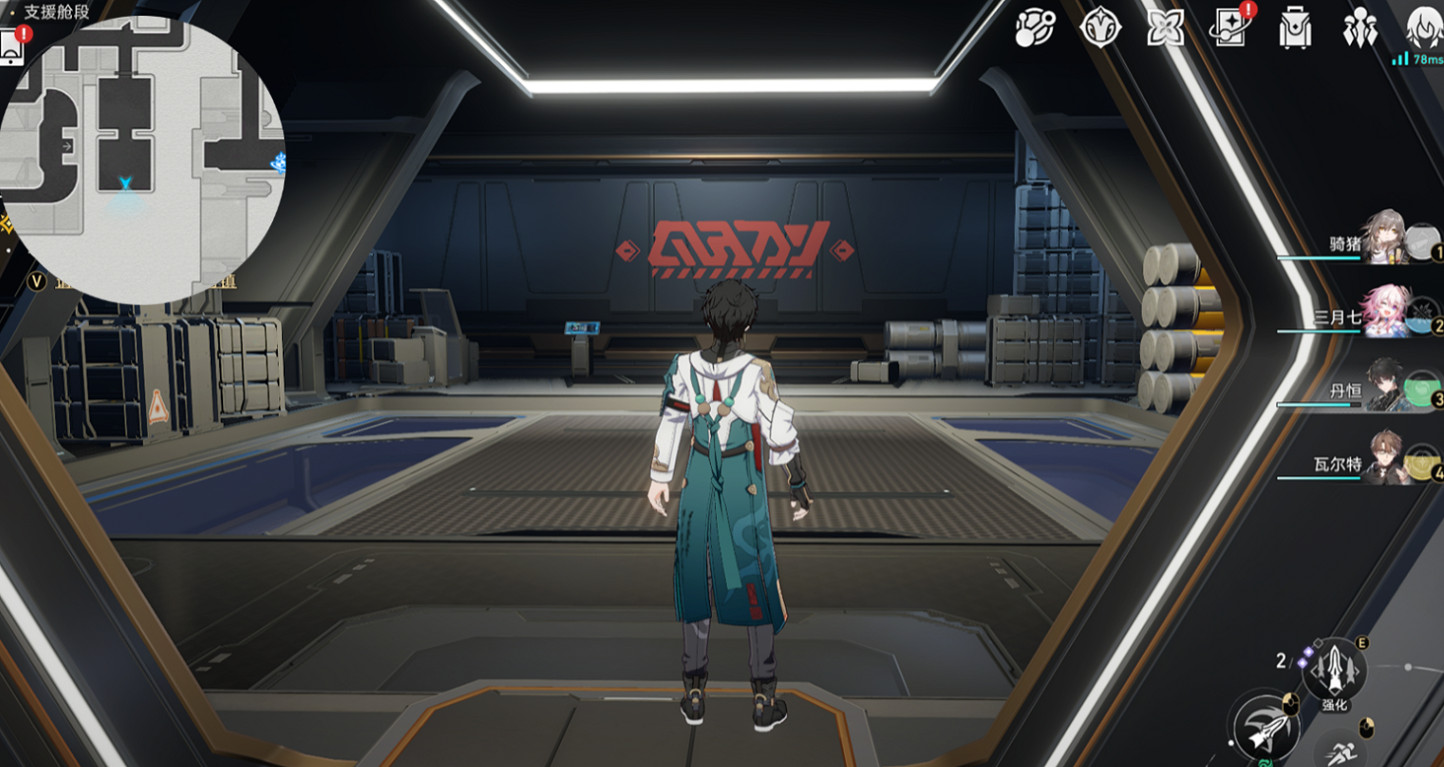The image size is (1444, 767).
Task: Click the sprint running icon
Action: (x=1341, y=753)
